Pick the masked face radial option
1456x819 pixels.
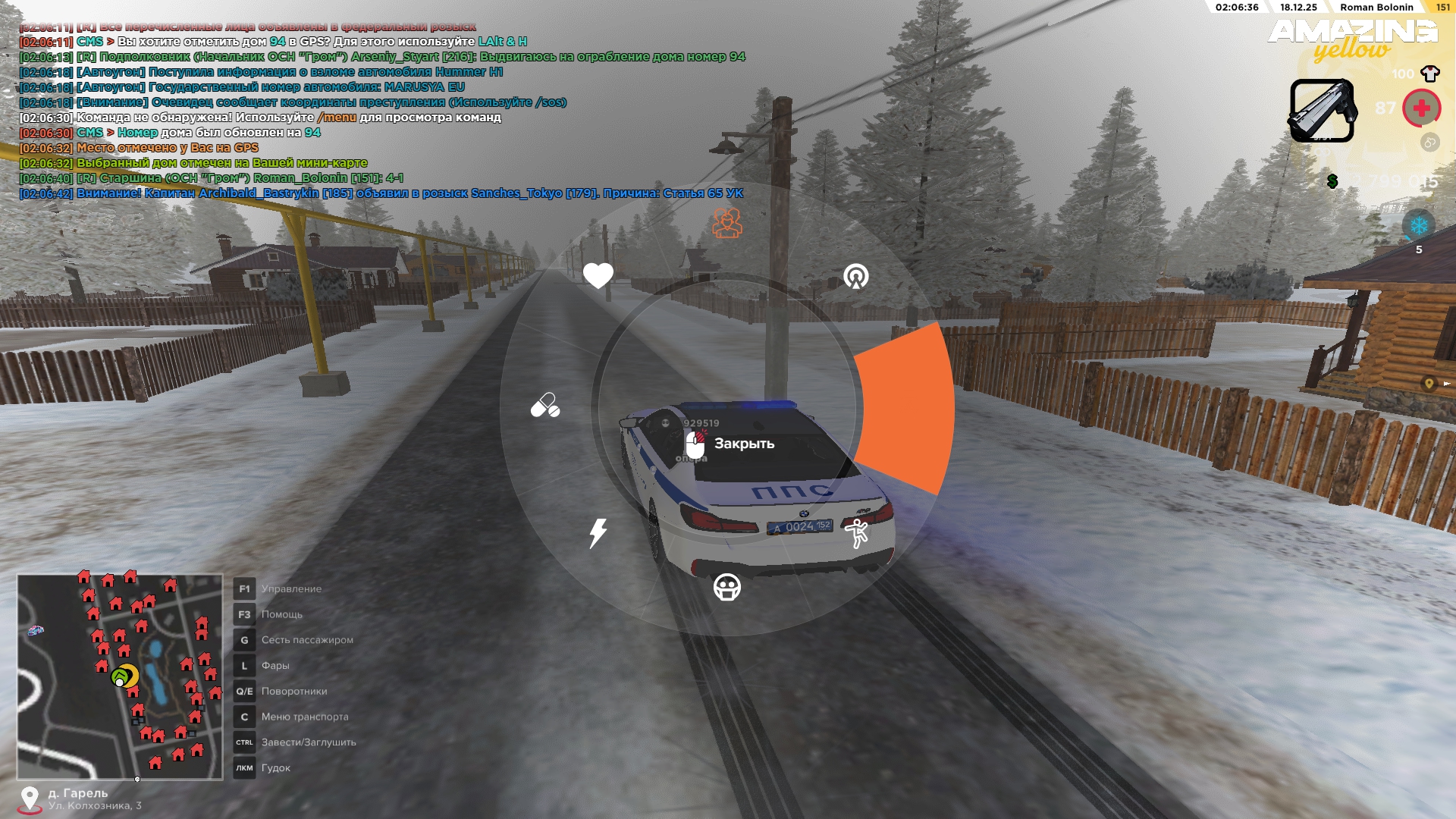(x=727, y=587)
